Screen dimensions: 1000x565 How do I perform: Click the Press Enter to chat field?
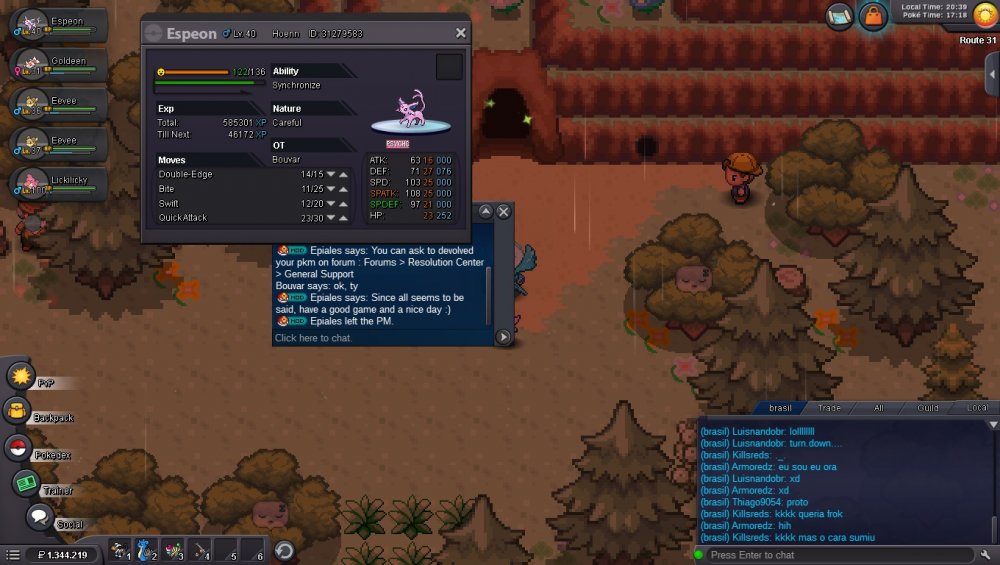tap(835, 555)
